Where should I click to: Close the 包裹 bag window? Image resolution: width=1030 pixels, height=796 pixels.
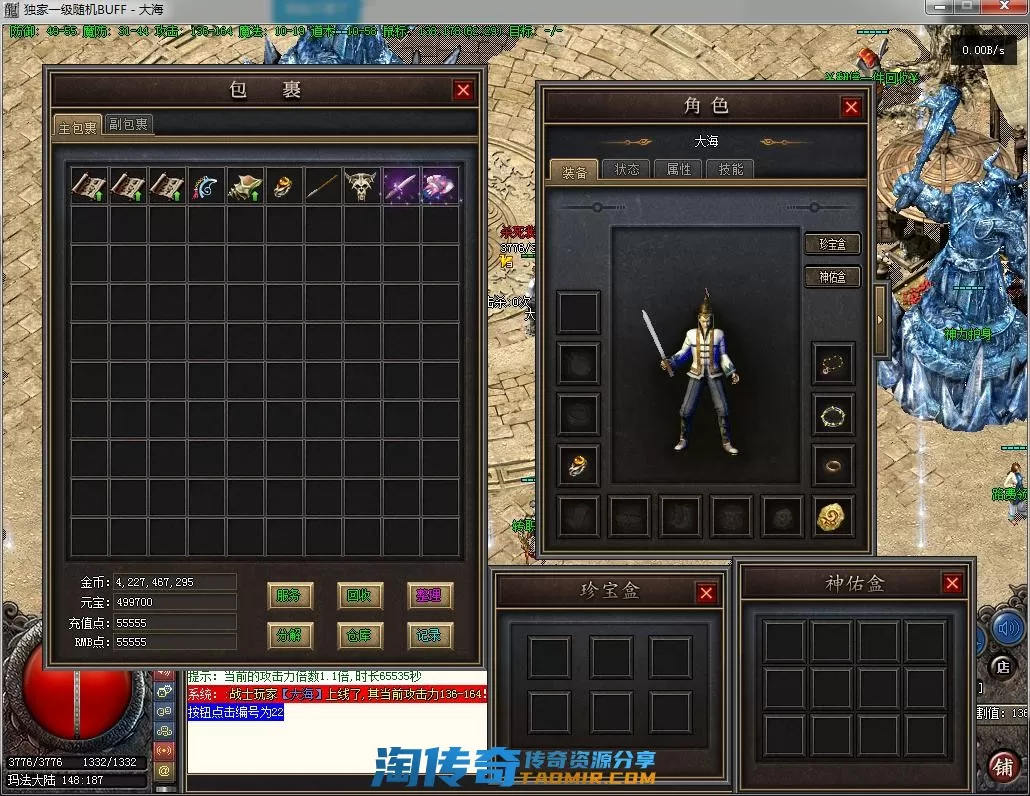tap(463, 90)
